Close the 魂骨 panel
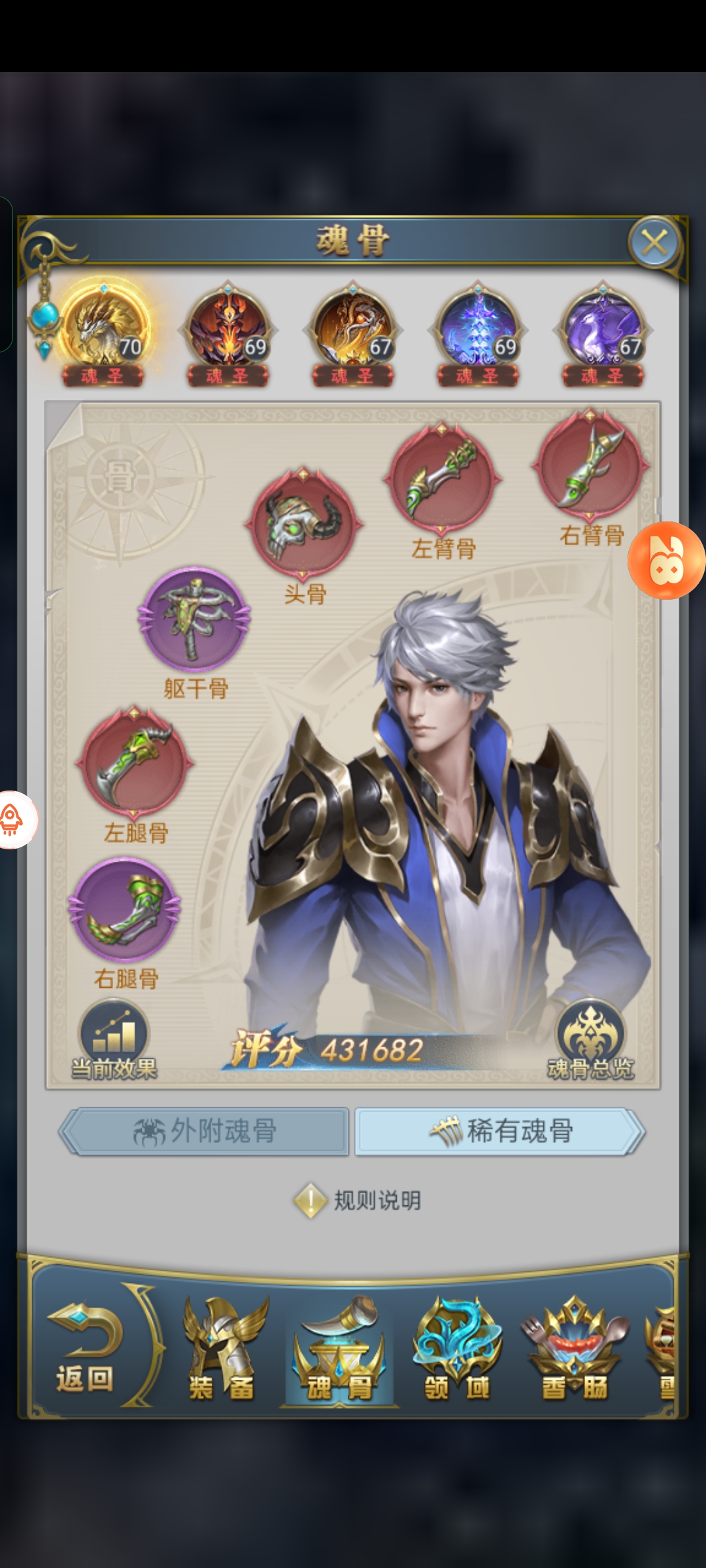Image resolution: width=706 pixels, height=1568 pixels. (654, 243)
